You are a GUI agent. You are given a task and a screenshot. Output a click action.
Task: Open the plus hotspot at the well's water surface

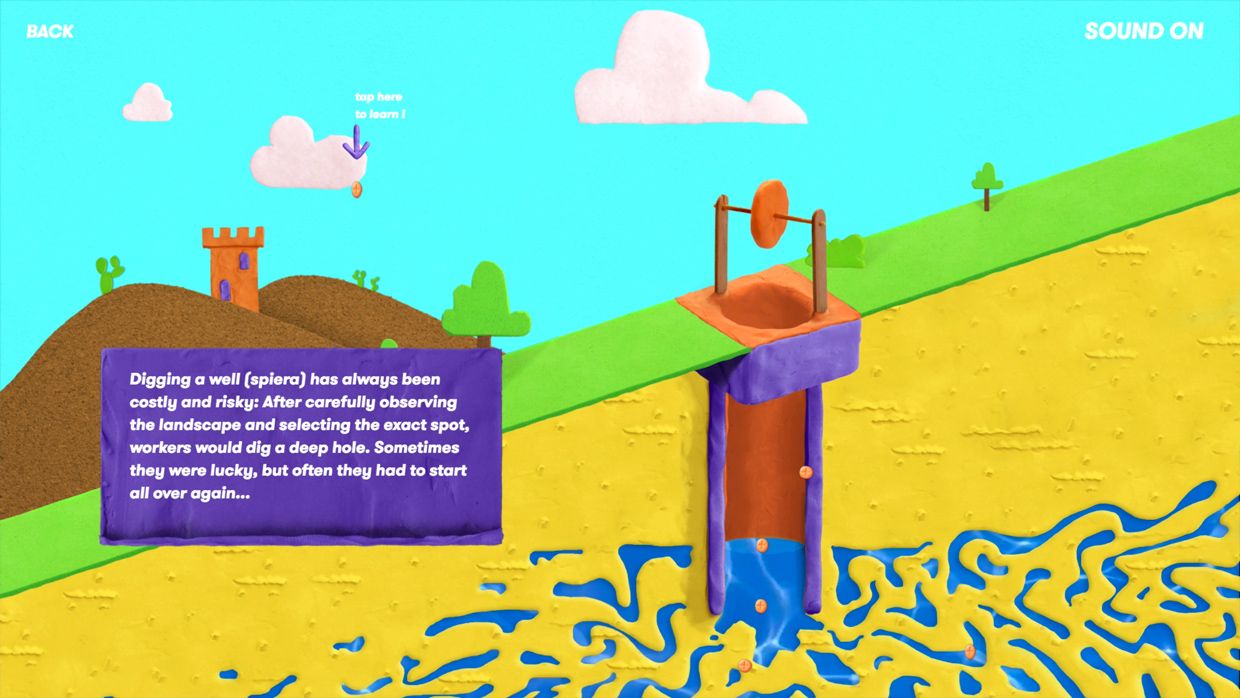(x=761, y=545)
